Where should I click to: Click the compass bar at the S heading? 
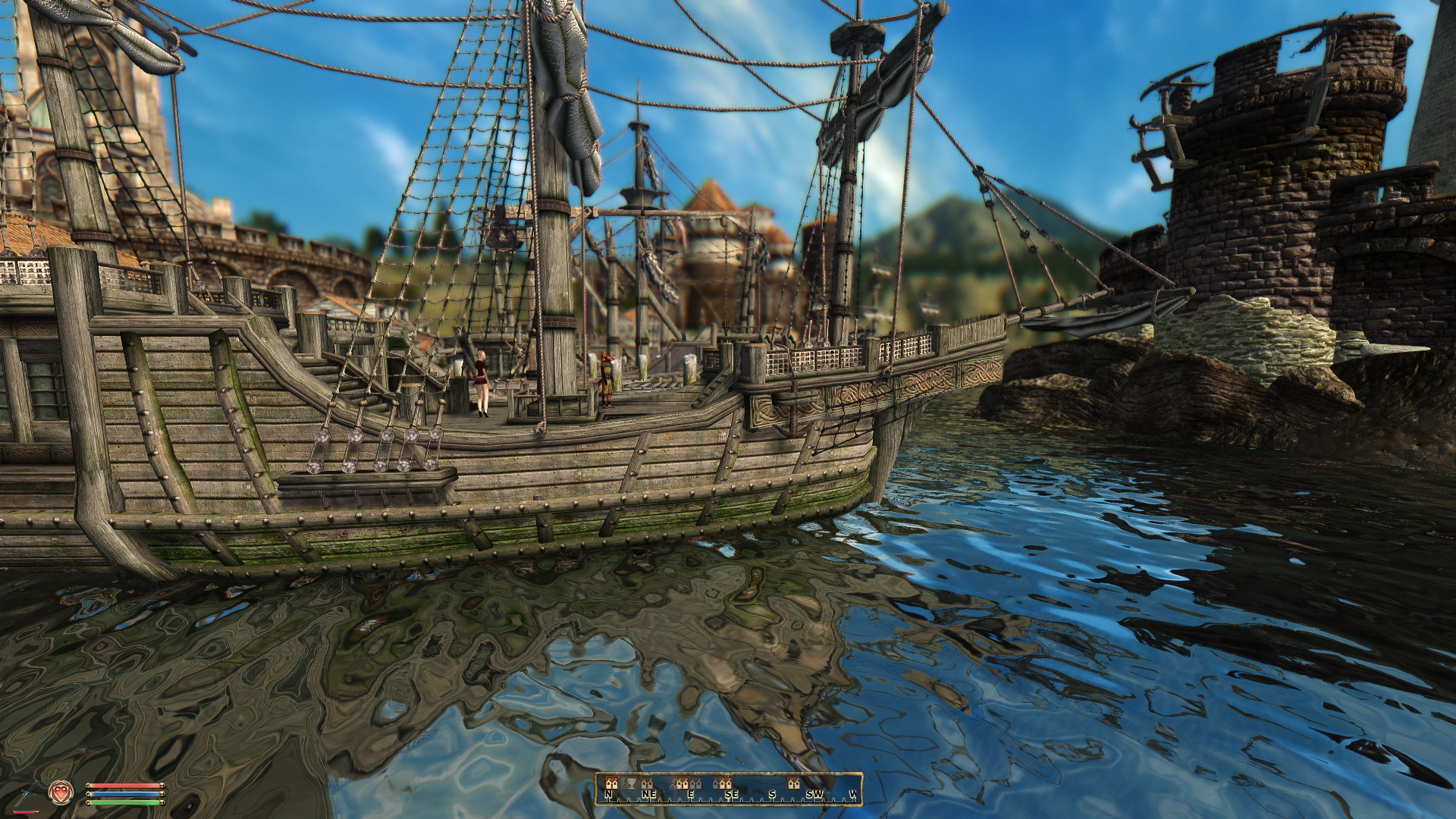tap(772, 794)
